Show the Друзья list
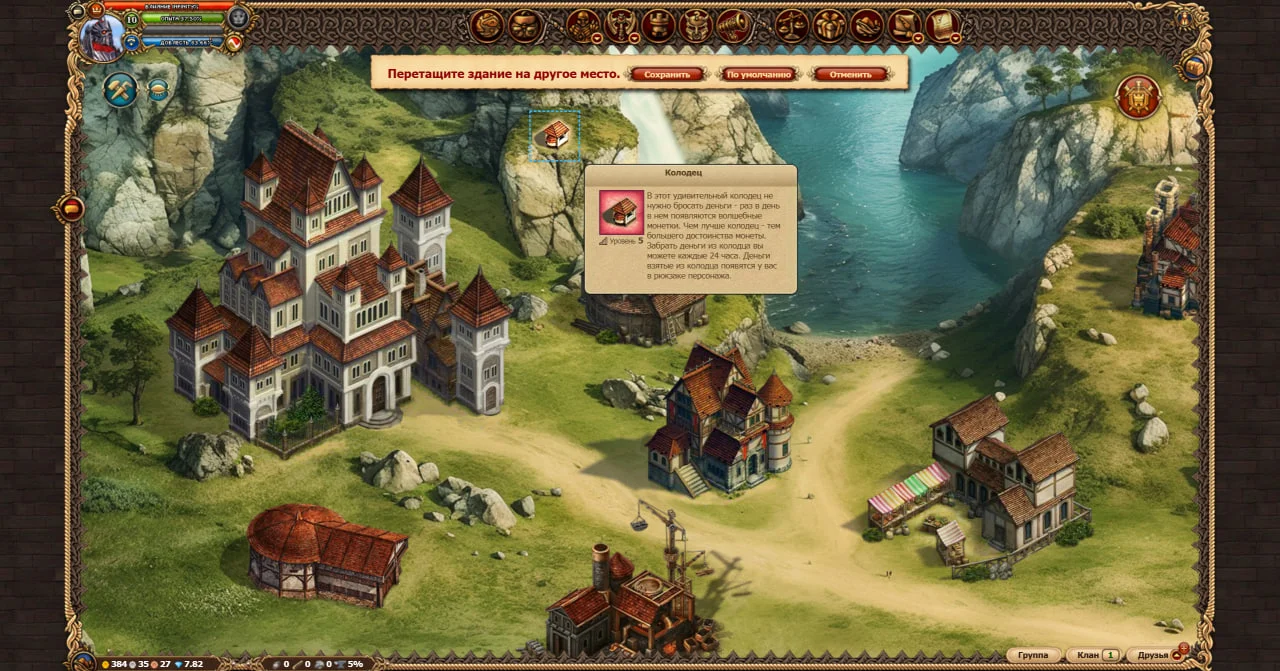 (1153, 655)
